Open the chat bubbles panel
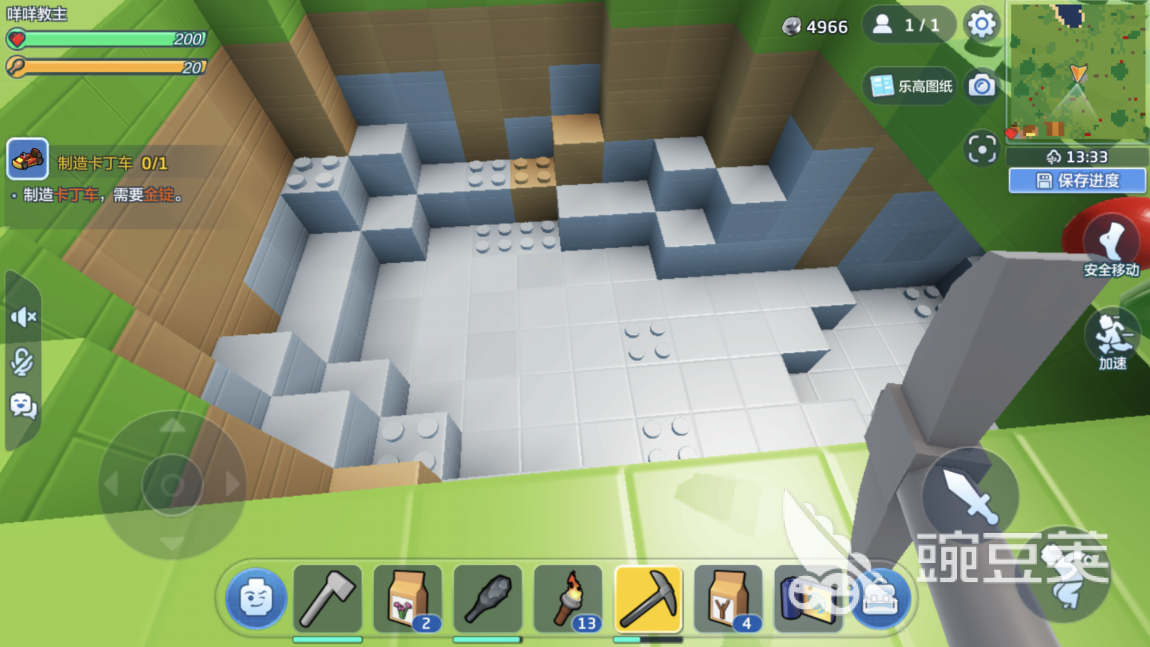The width and height of the screenshot is (1150, 647). pos(23,405)
